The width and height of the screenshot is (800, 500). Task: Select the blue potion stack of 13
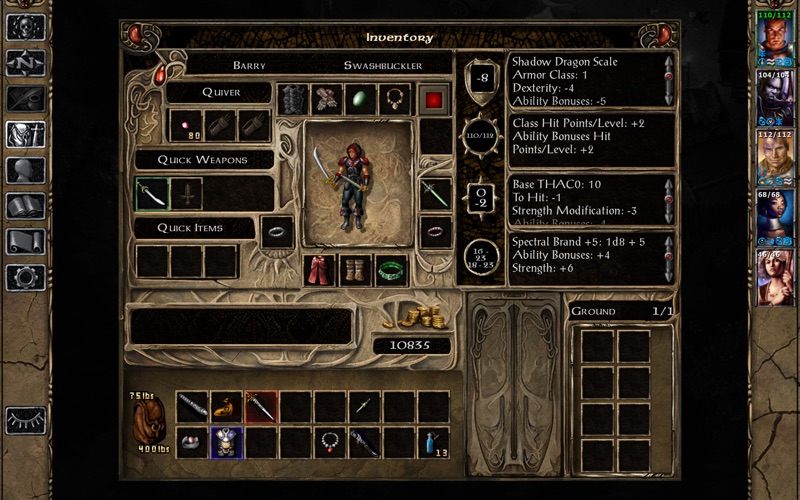coord(432,441)
